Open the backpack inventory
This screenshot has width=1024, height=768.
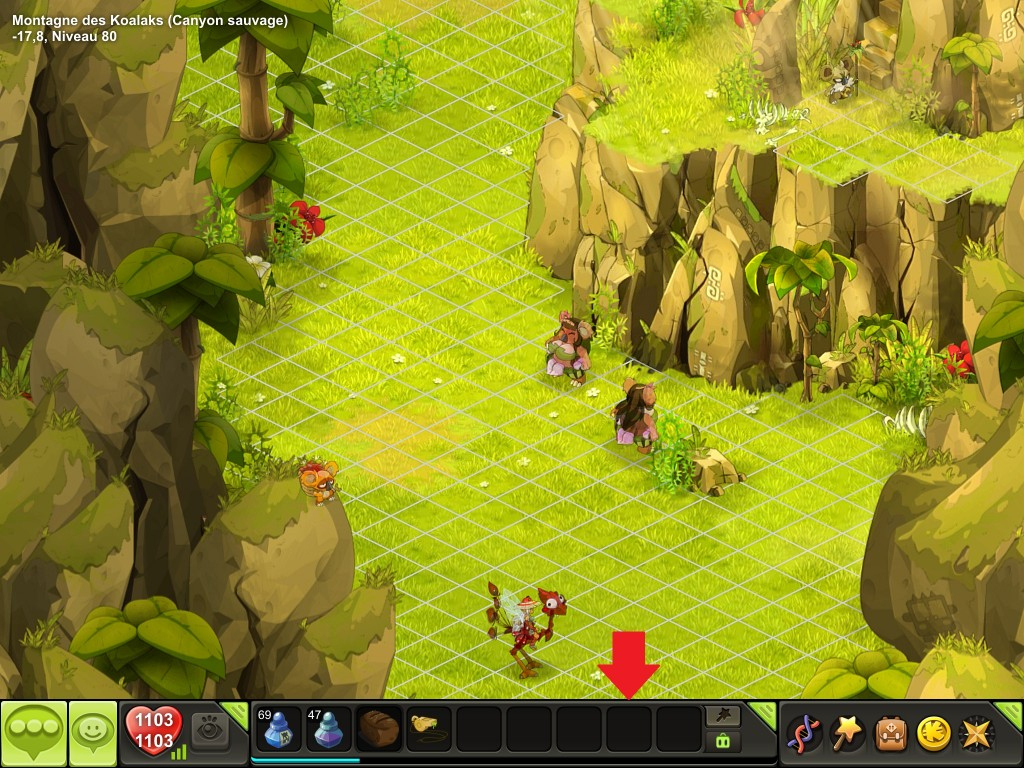click(x=892, y=733)
